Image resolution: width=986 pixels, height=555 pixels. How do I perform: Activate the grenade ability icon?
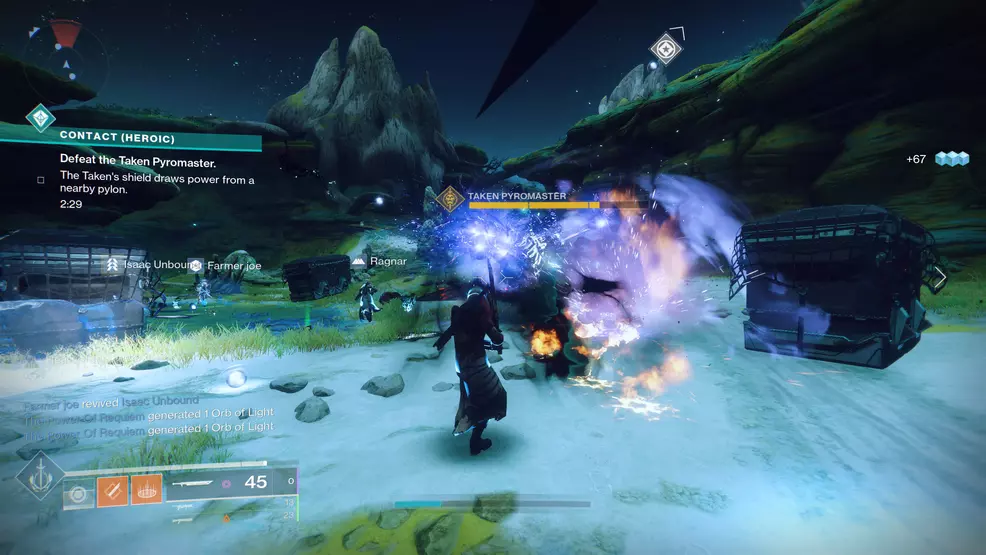78,492
